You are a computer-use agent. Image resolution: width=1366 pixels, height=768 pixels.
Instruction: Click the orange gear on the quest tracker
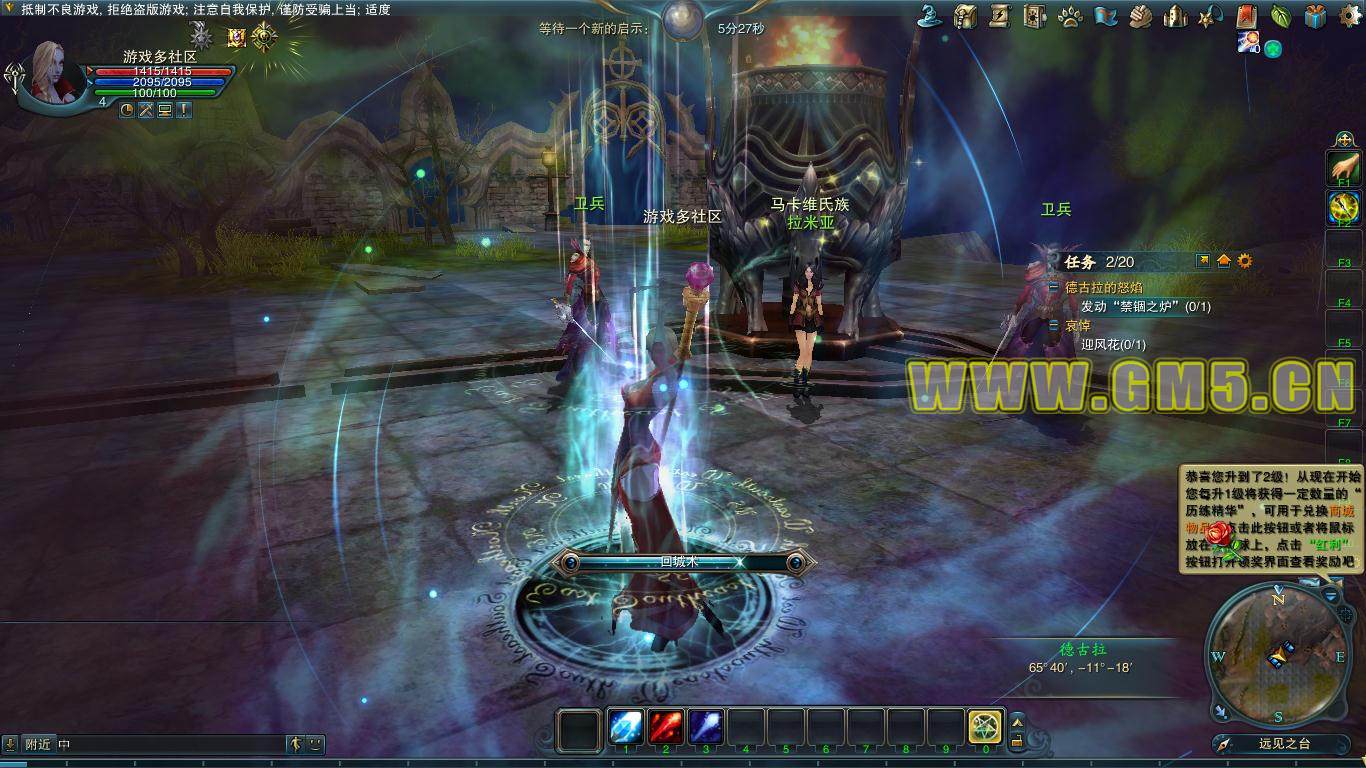coord(1245,261)
